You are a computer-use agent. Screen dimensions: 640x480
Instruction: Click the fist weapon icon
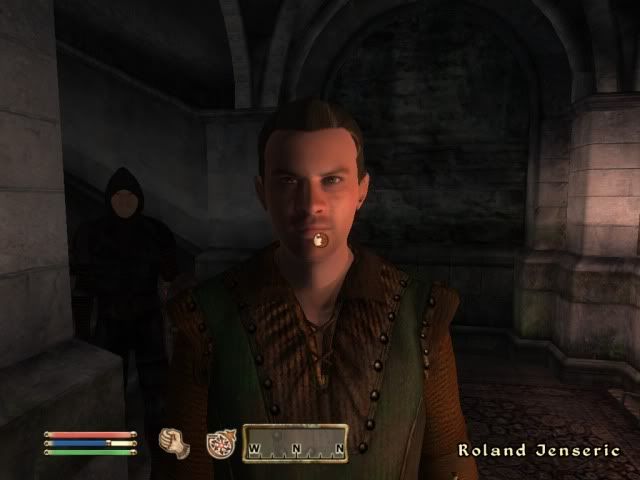pyautogui.click(x=174, y=442)
